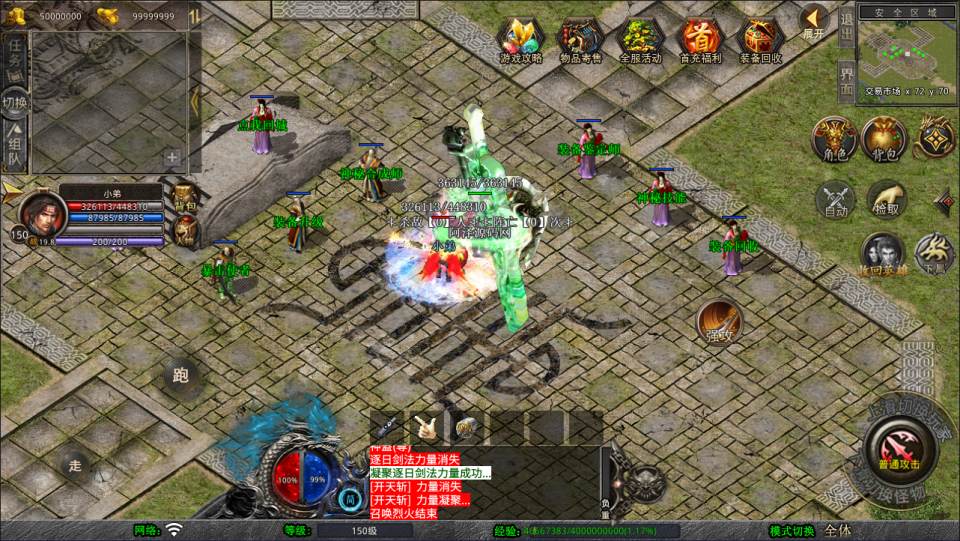This screenshot has height=541, width=960.
Task: Open the 游戏攻略 game guide icon
Action: click(520, 38)
